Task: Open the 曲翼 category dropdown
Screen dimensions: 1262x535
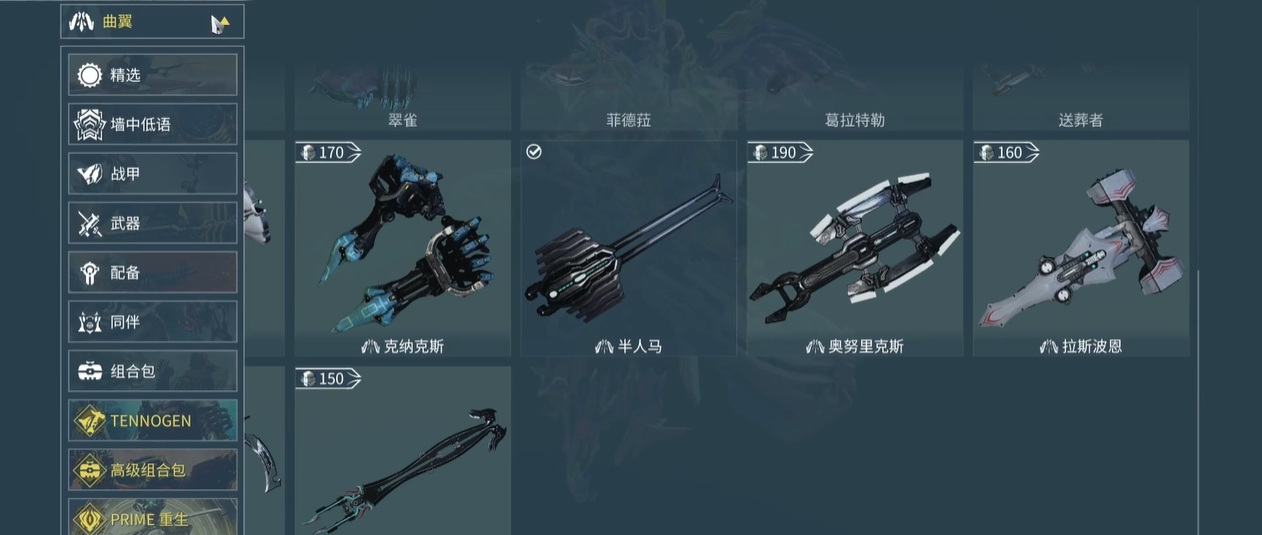Action: tap(152, 22)
